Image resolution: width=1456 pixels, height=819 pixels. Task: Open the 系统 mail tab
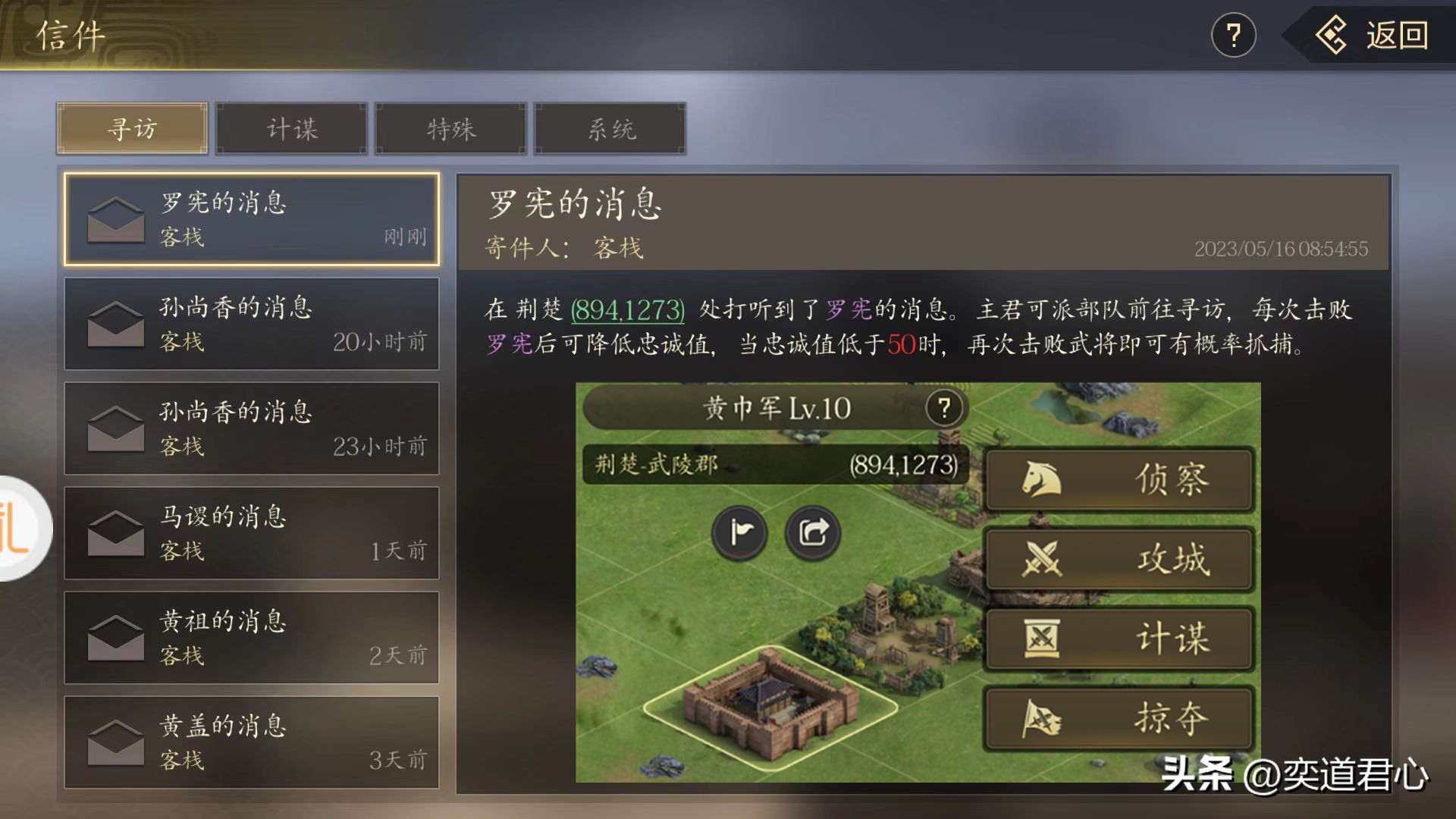click(610, 128)
